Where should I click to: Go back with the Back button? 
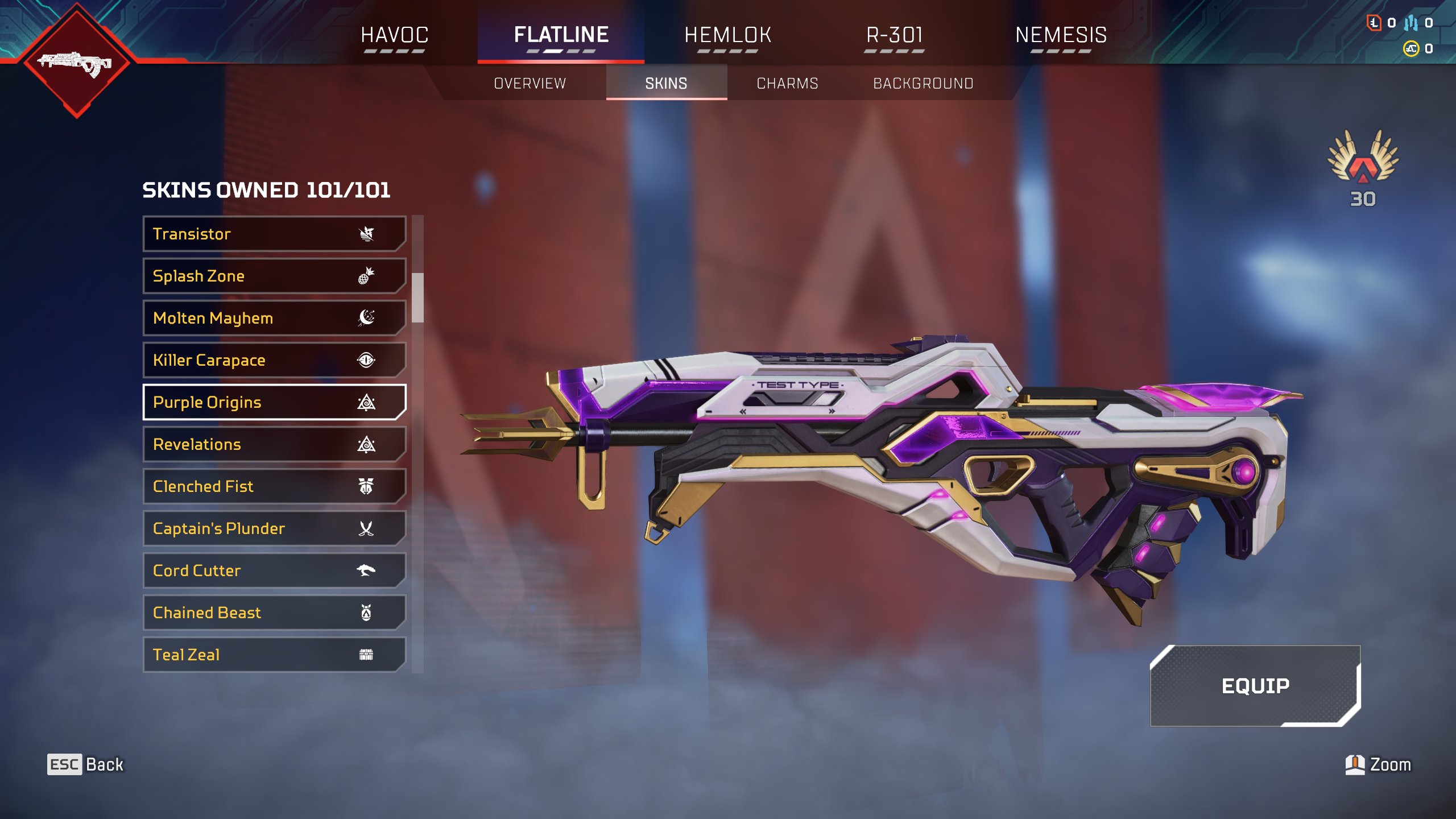[85, 764]
